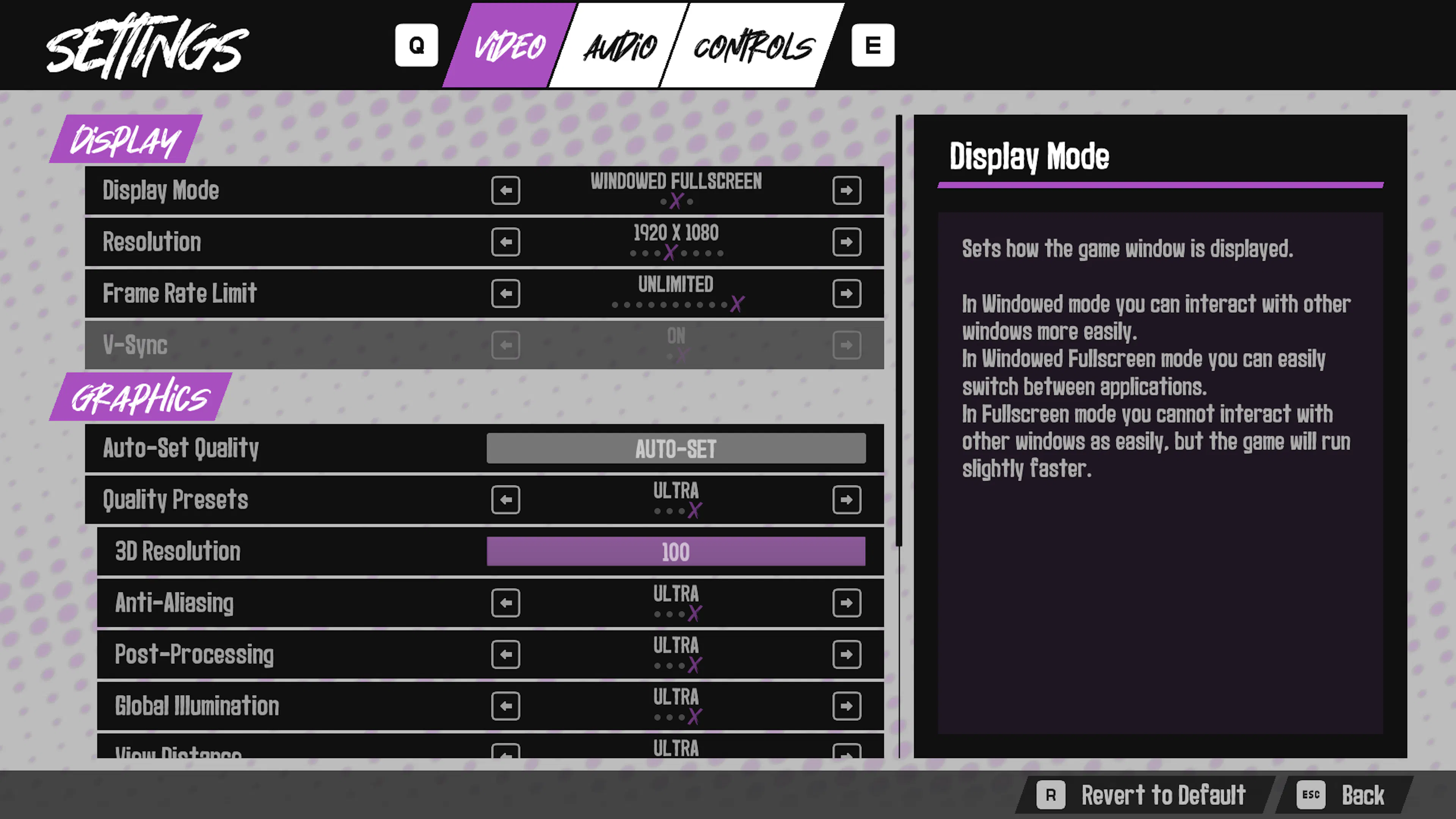Decrease Frame Rate Limit with left arrow
The width and height of the screenshot is (1456, 819).
coord(505,293)
